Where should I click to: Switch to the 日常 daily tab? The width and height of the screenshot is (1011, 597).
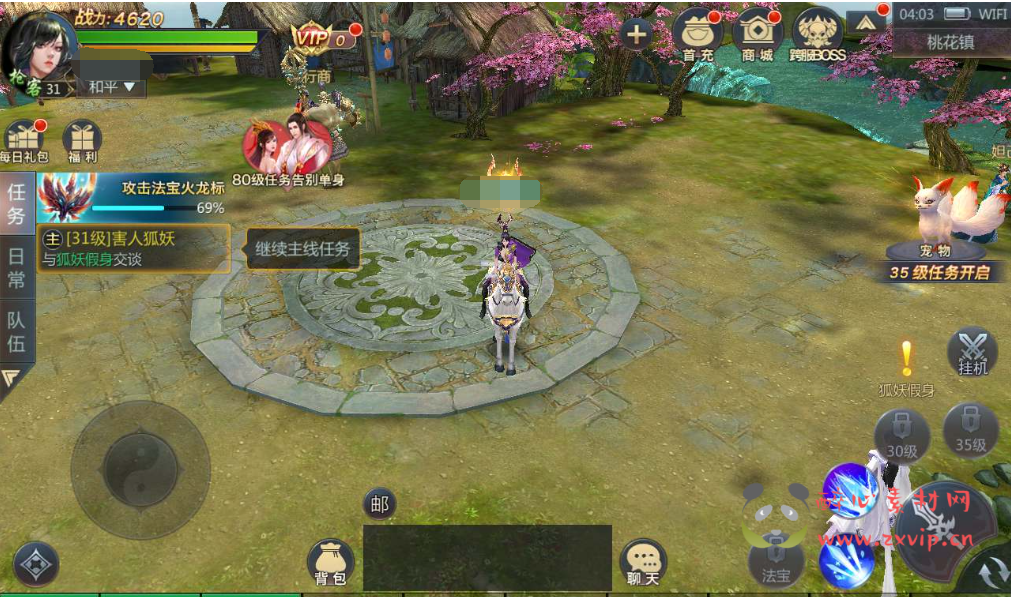pos(17,267)
